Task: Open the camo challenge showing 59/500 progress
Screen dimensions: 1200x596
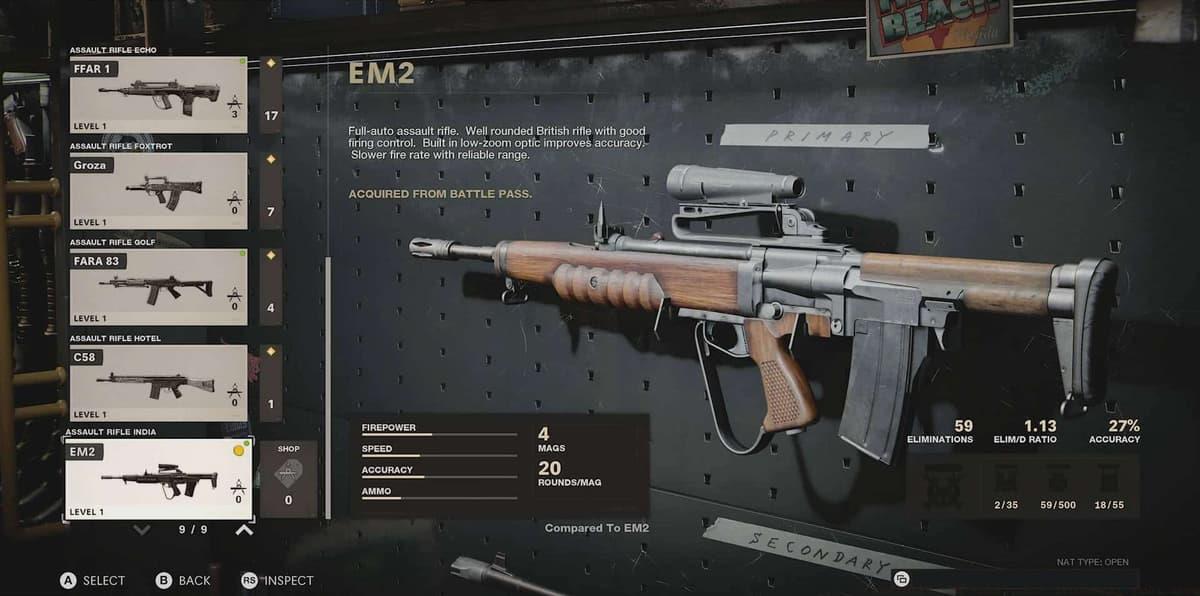Action: (x=1057, y=484)
